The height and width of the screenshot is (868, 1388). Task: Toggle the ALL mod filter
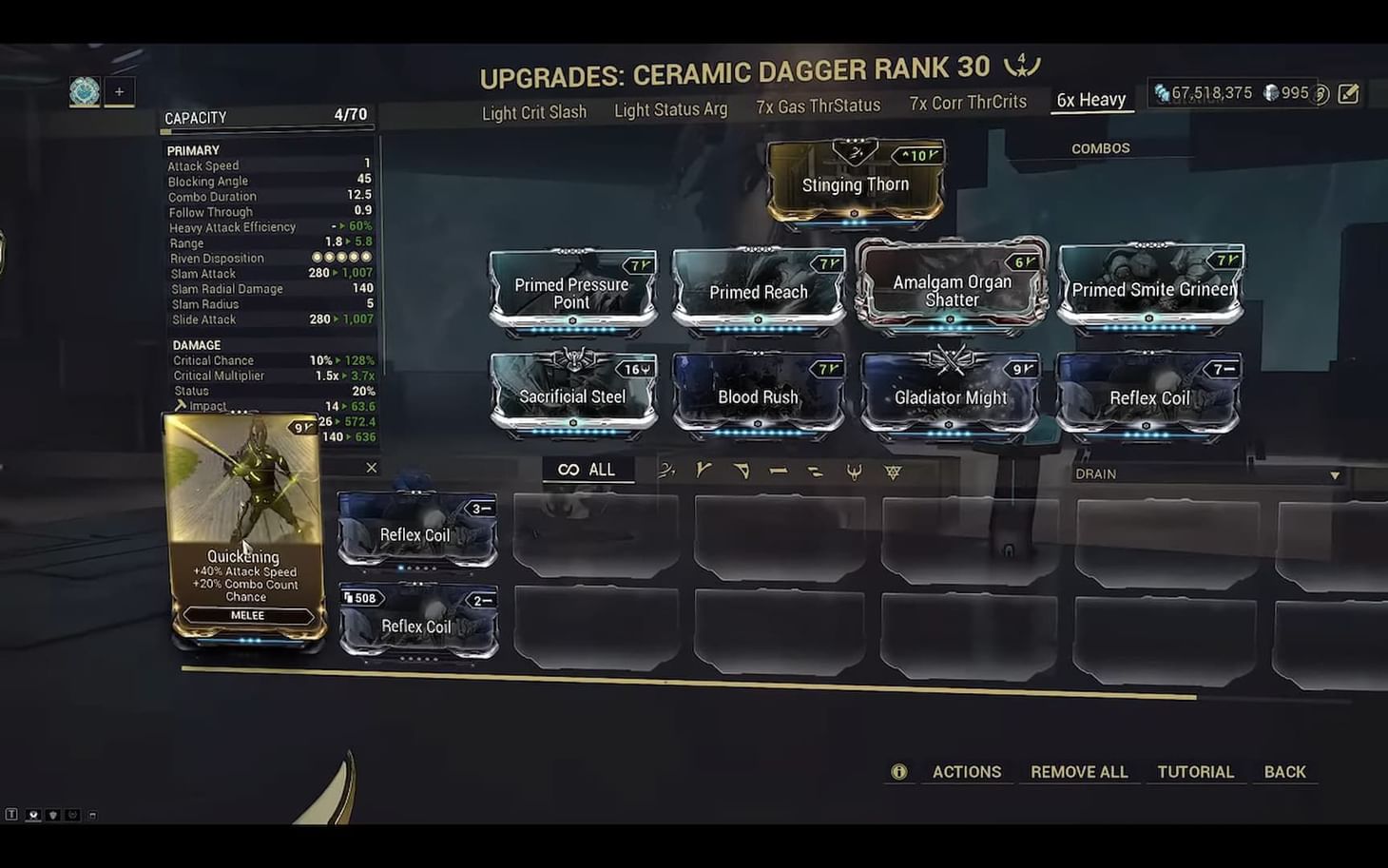click(588, 468)
